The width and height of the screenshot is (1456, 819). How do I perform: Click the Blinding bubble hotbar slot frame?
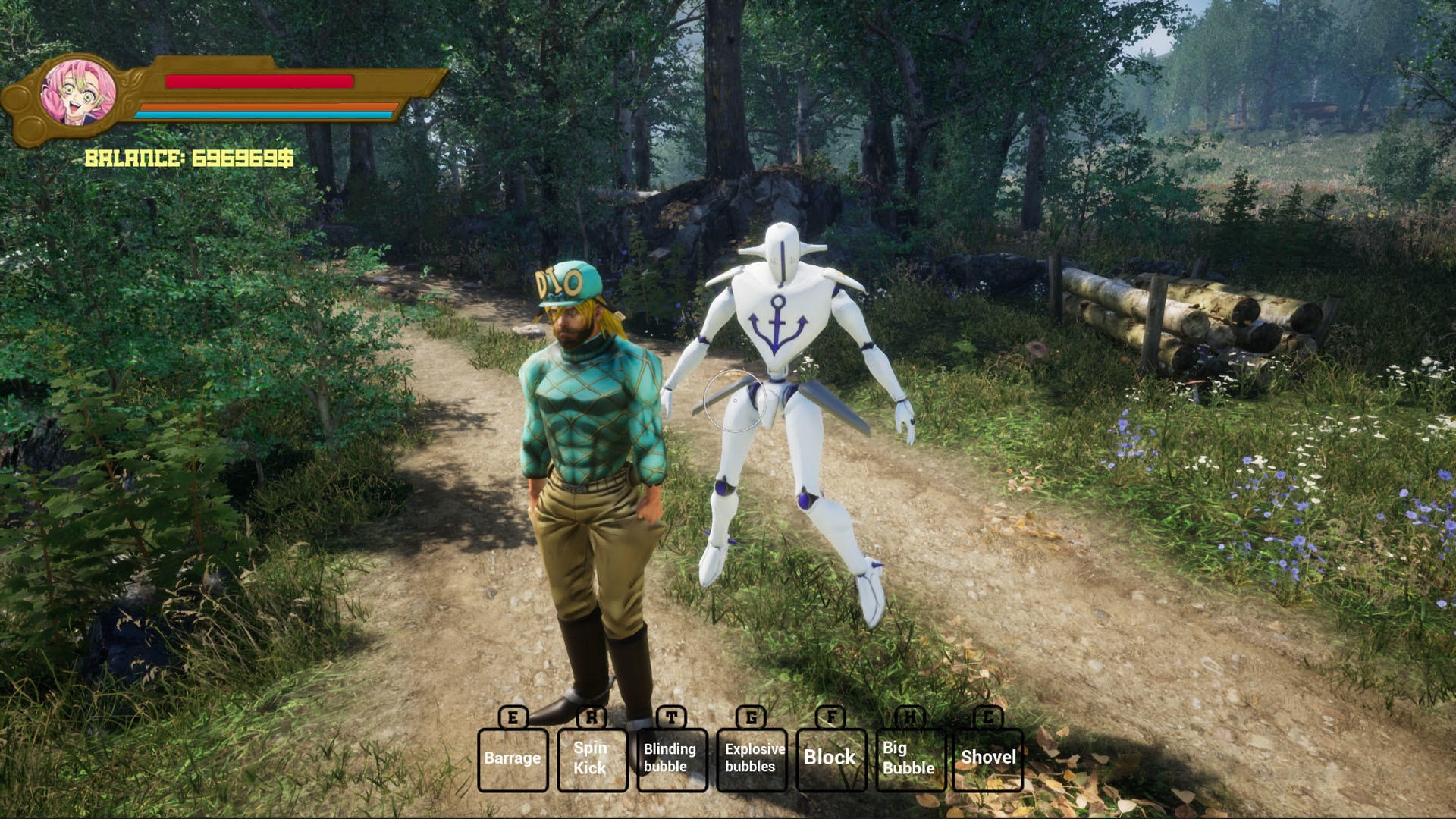coord(672,758)
